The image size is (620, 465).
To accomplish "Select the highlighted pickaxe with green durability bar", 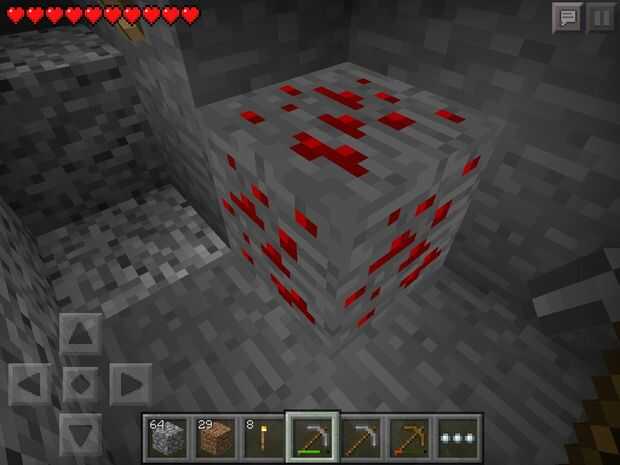I will pos(312,437).
